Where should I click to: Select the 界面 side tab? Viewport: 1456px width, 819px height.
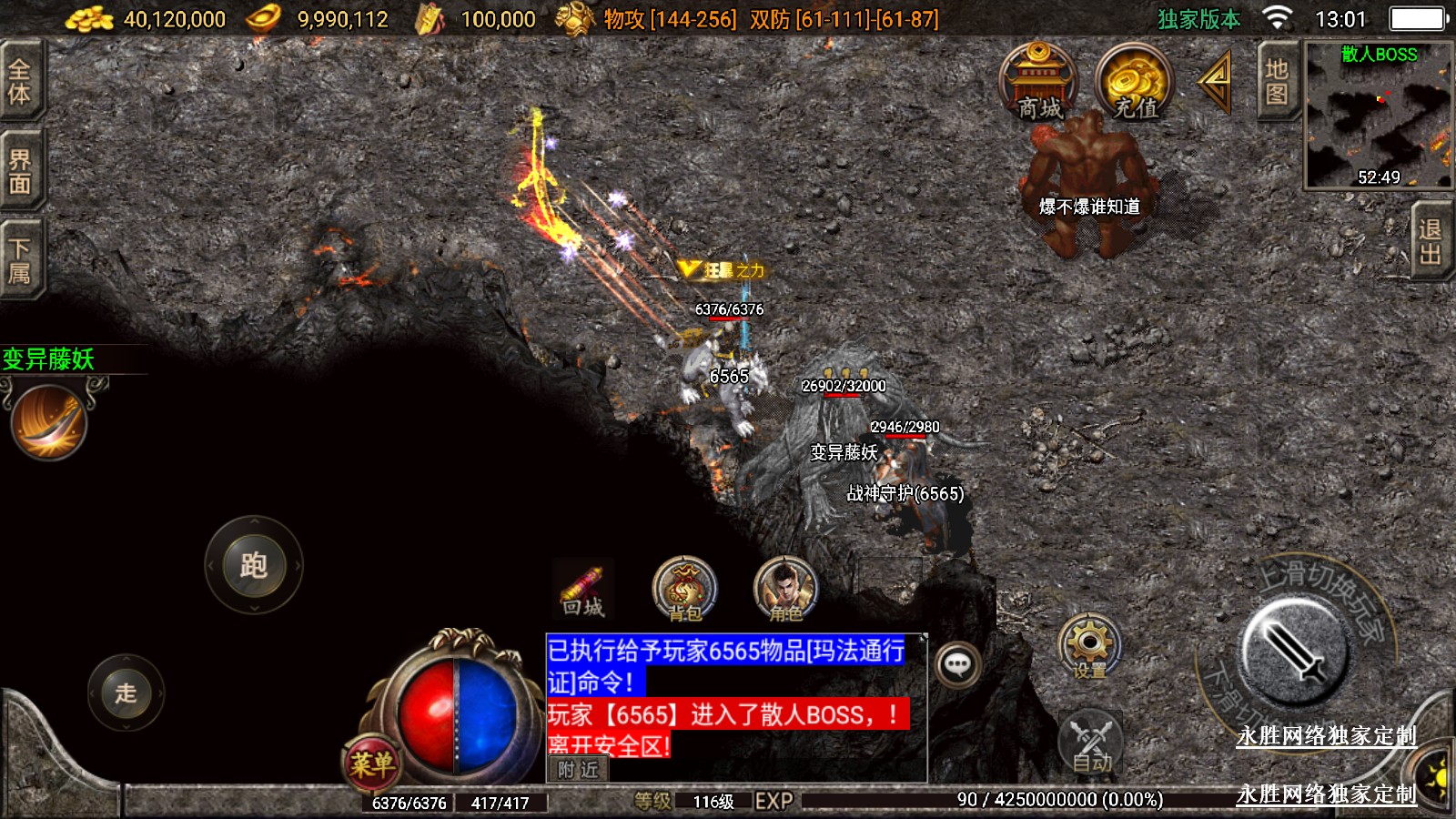click(20, 172)
